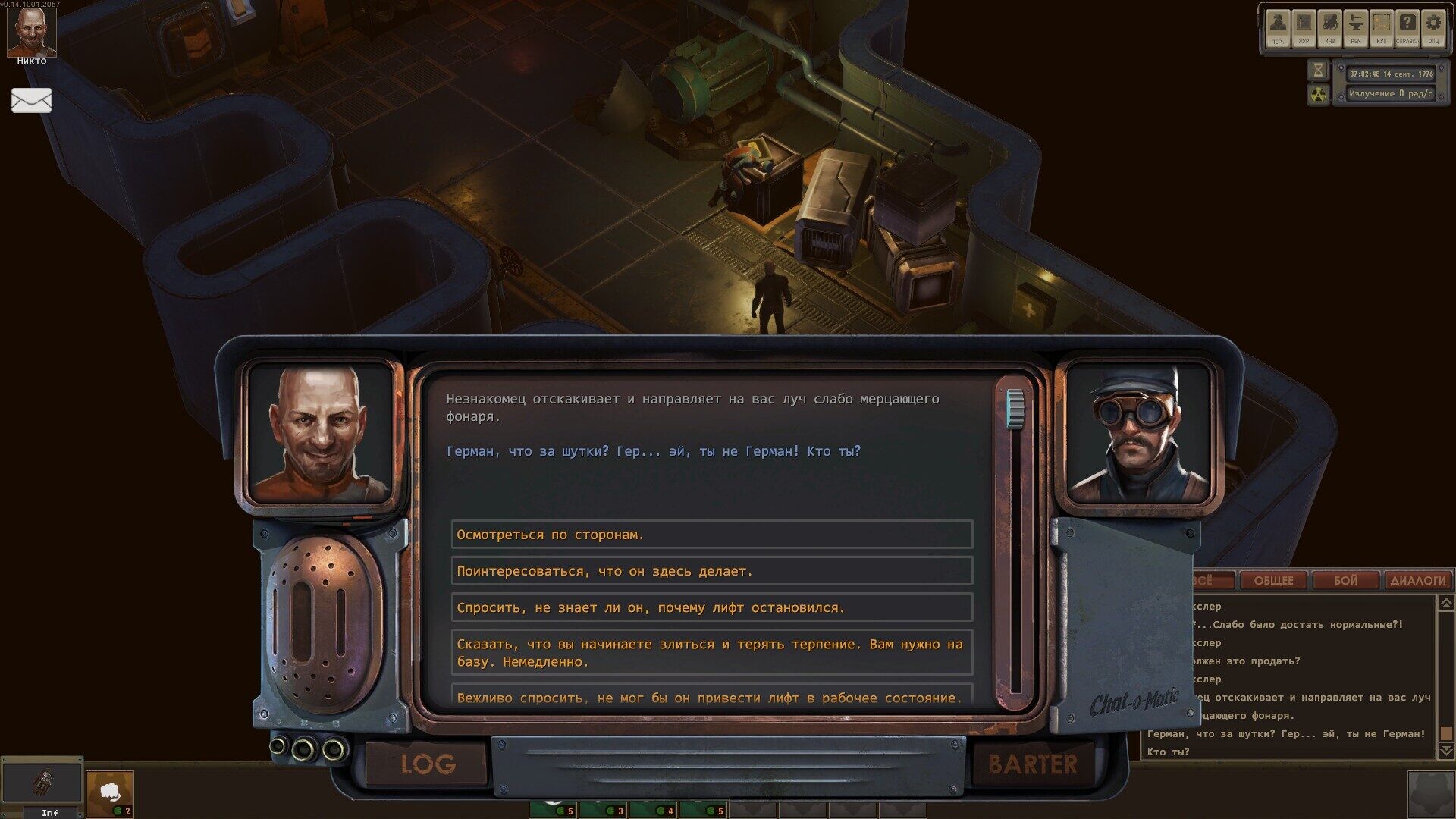This screenshot has width=1456, height=819.
Task: Select reply "Поинтересоваться, что он здесь делает."
Action: [711, 571]
